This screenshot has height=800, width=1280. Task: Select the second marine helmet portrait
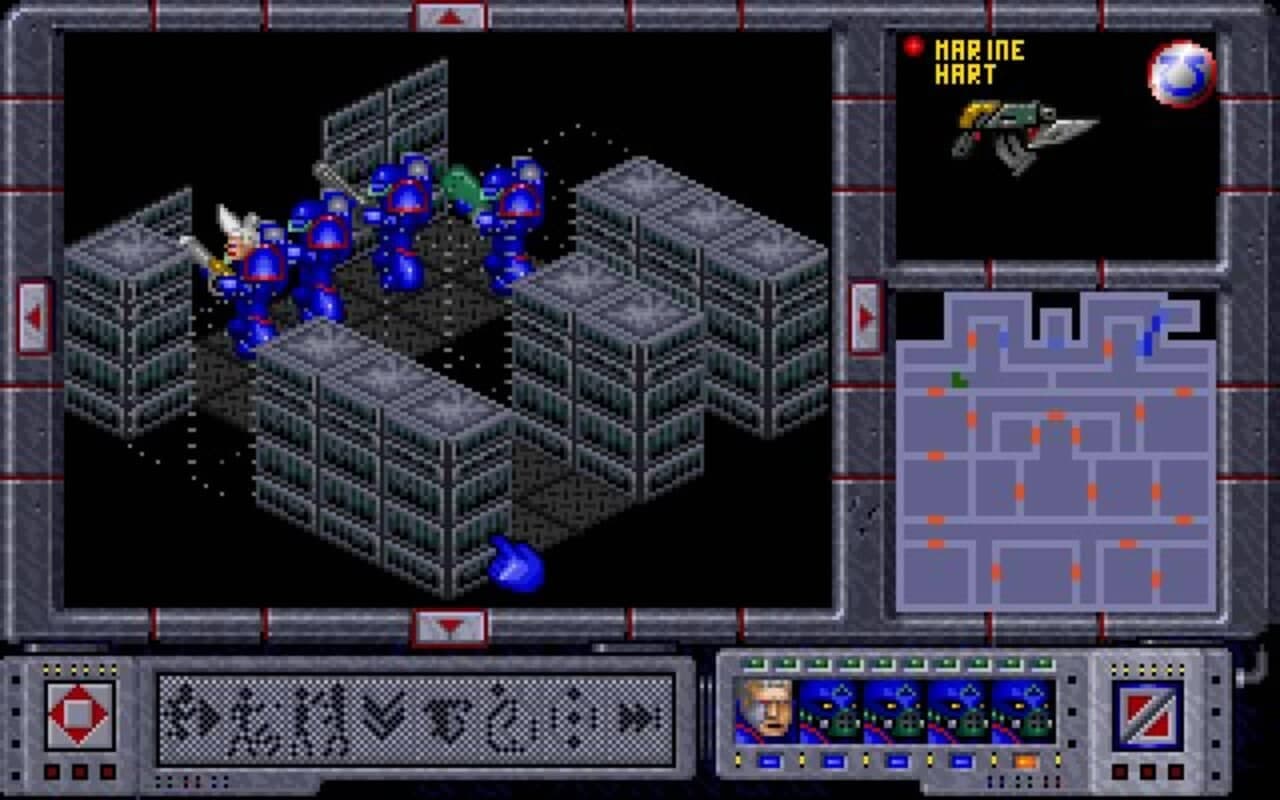895,712
